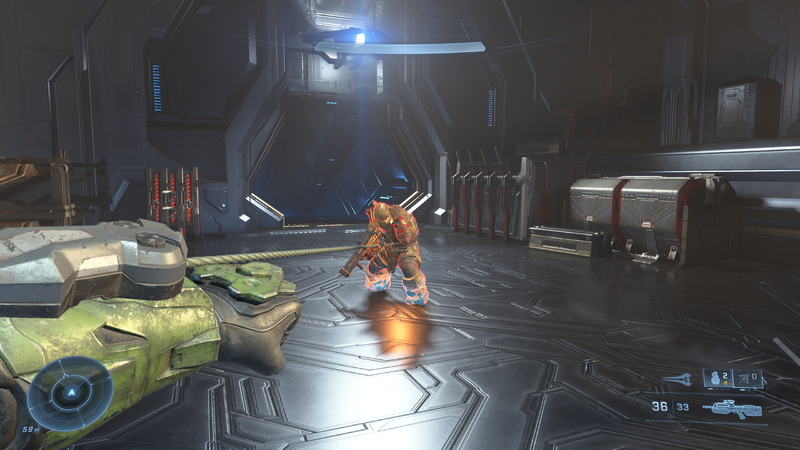Select the battle rifle weapon icon
Viewport: 800px width, 450px height.
[x=732, y=408]
